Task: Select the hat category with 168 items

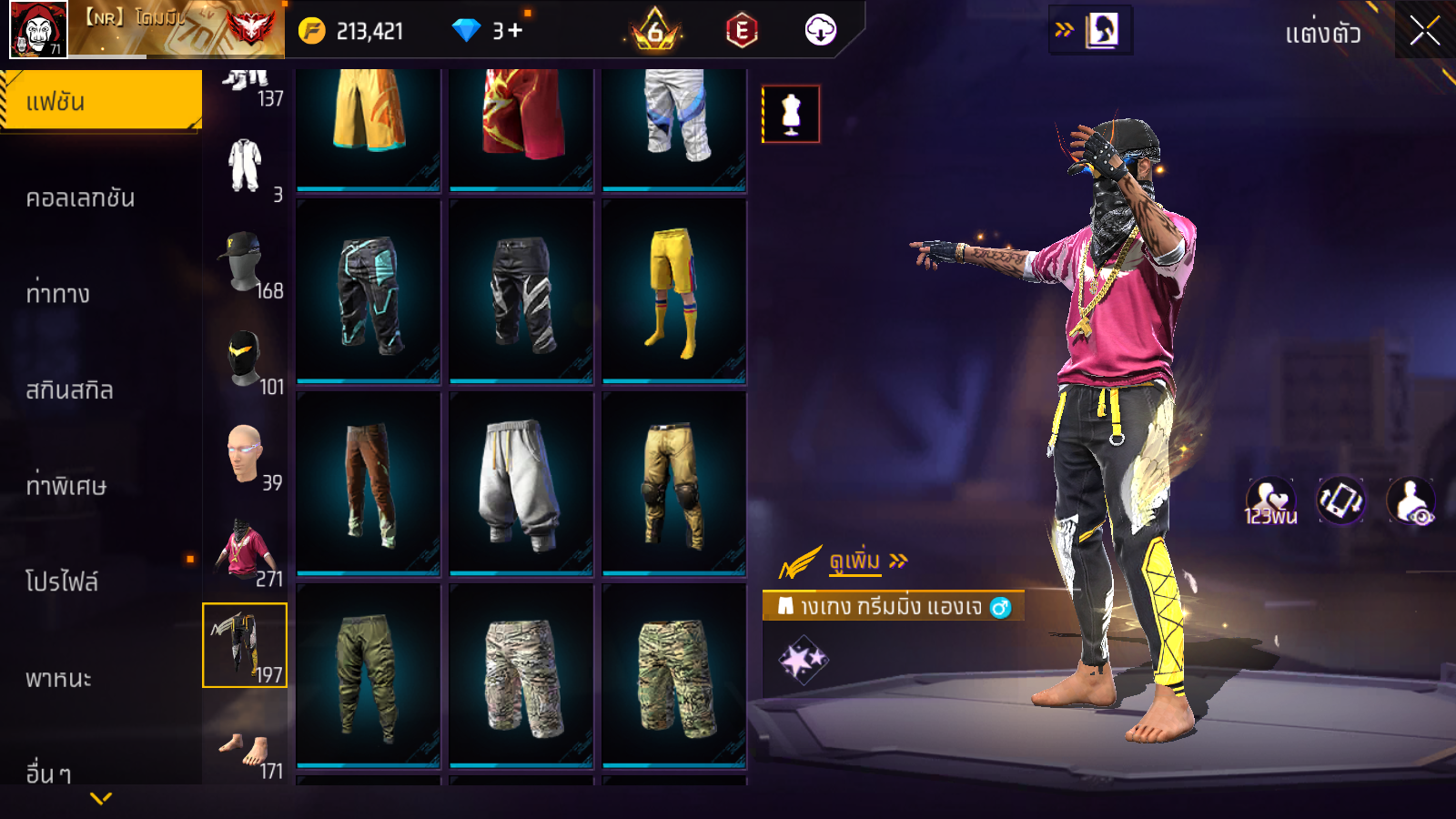Action: tap(245, 263)
